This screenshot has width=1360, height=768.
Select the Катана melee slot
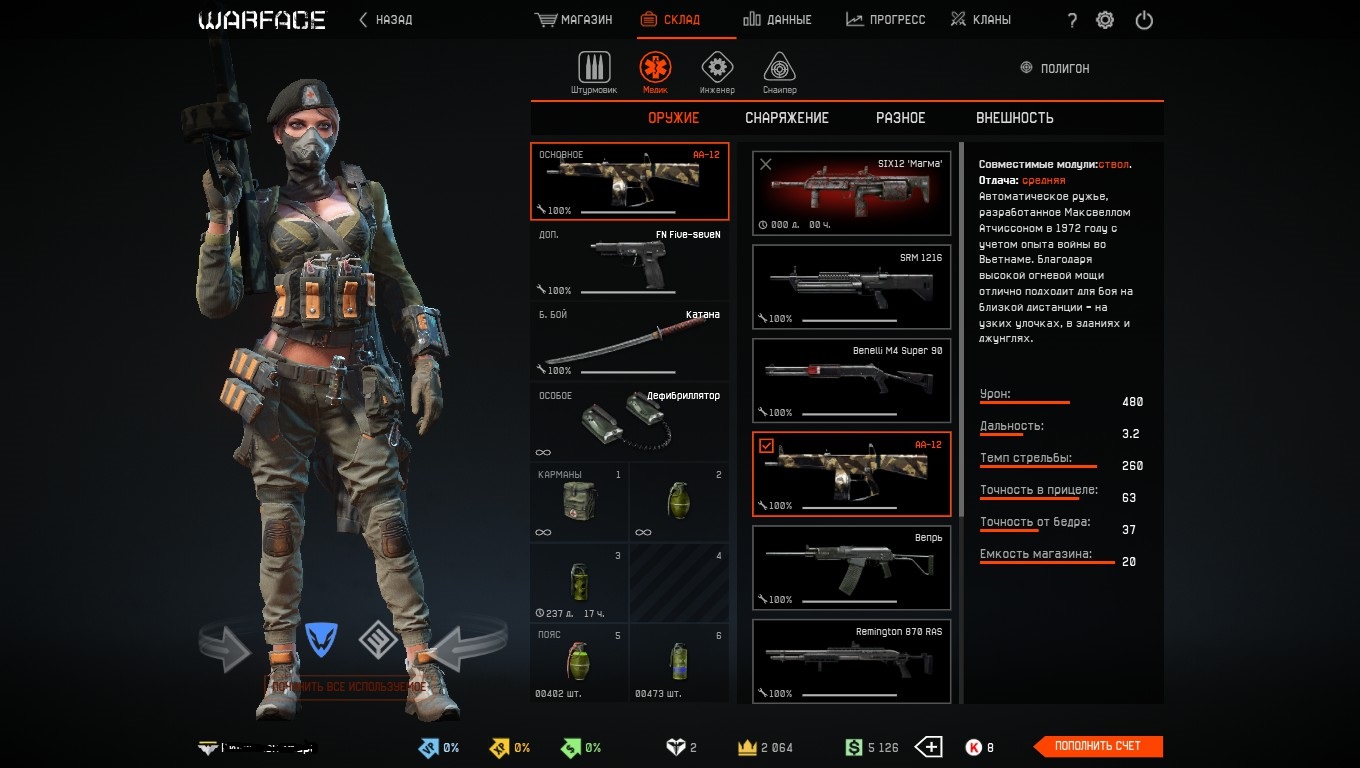629,342
